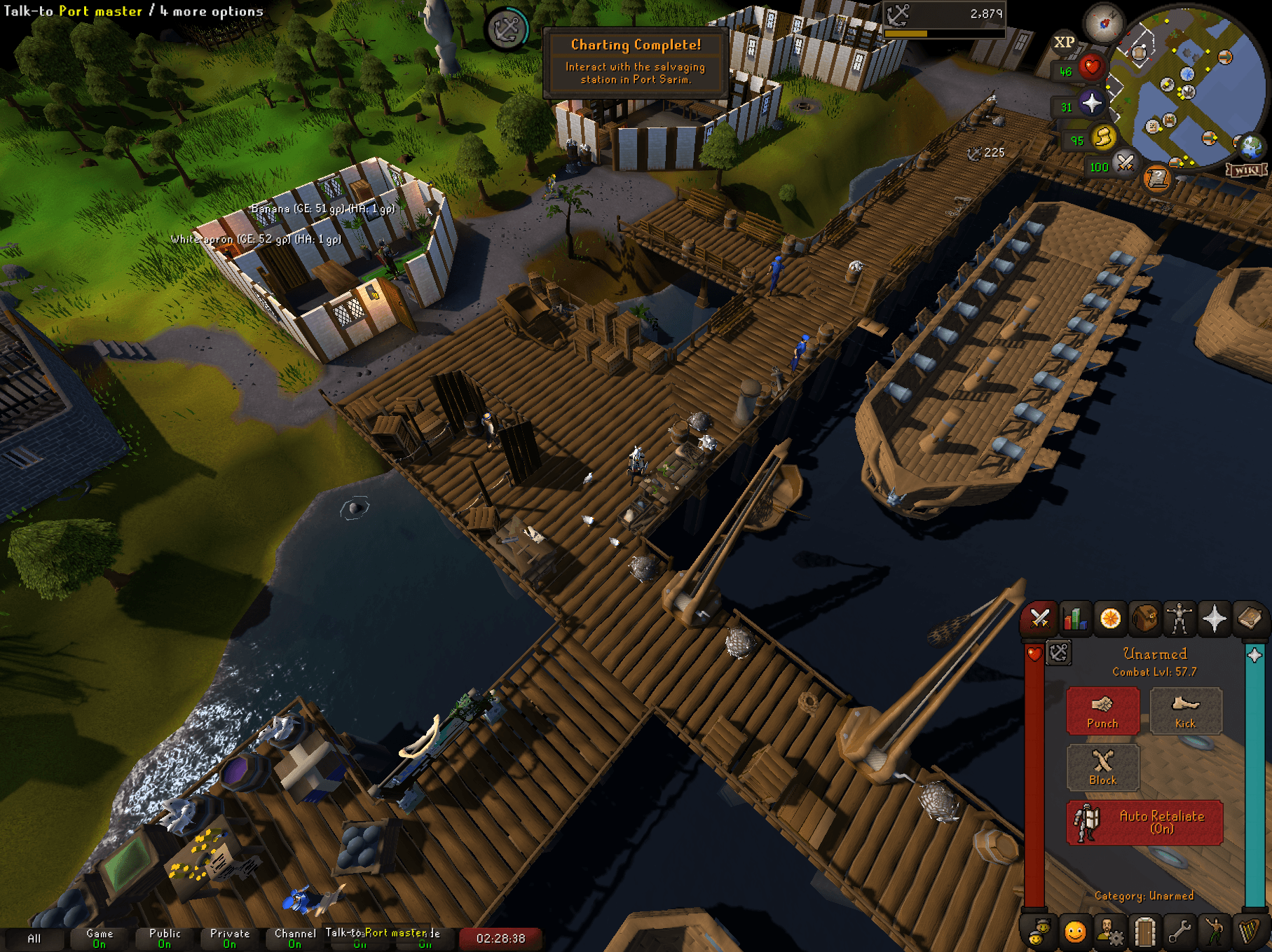Select the Punch attack style
1272x952 pixels.
1102,711
